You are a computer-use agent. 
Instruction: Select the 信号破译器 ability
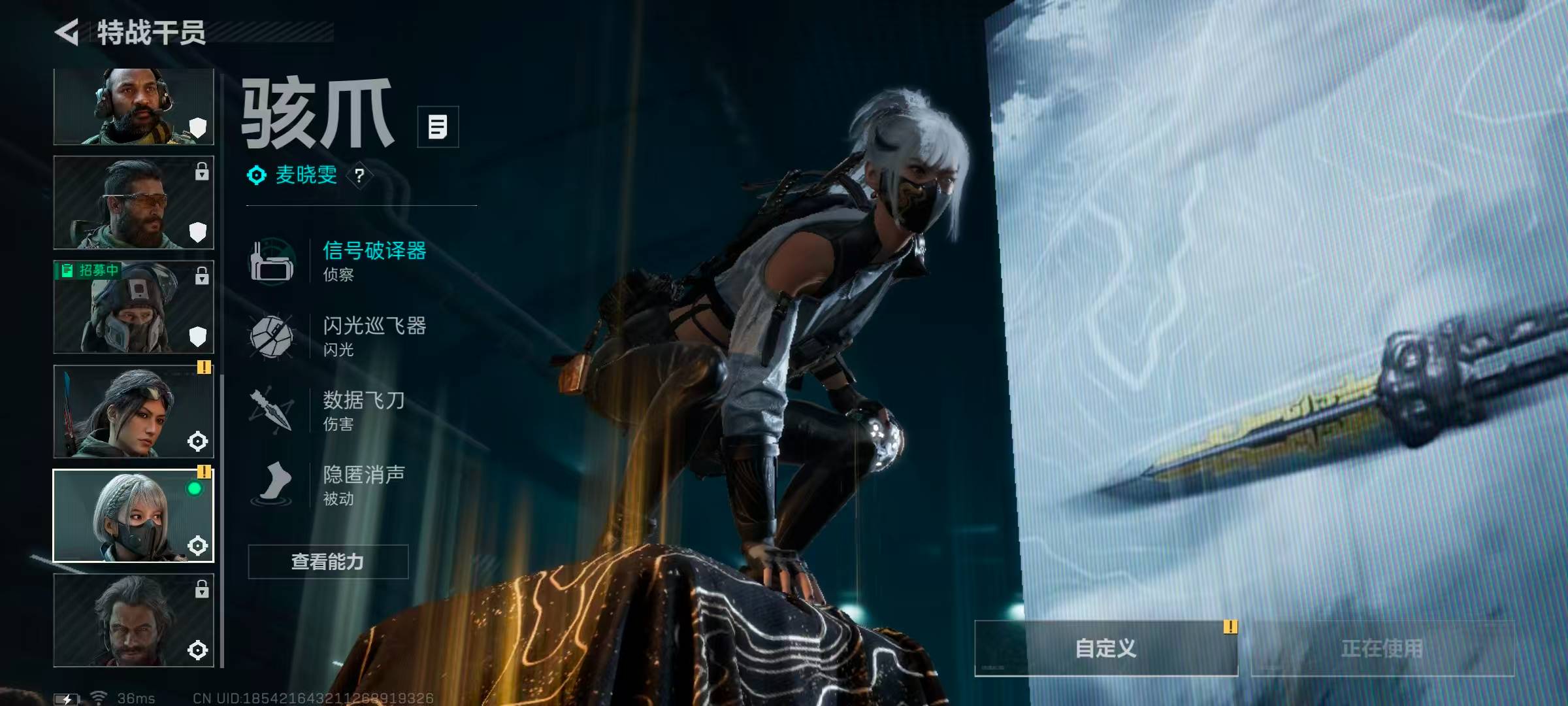pos(374,260)
